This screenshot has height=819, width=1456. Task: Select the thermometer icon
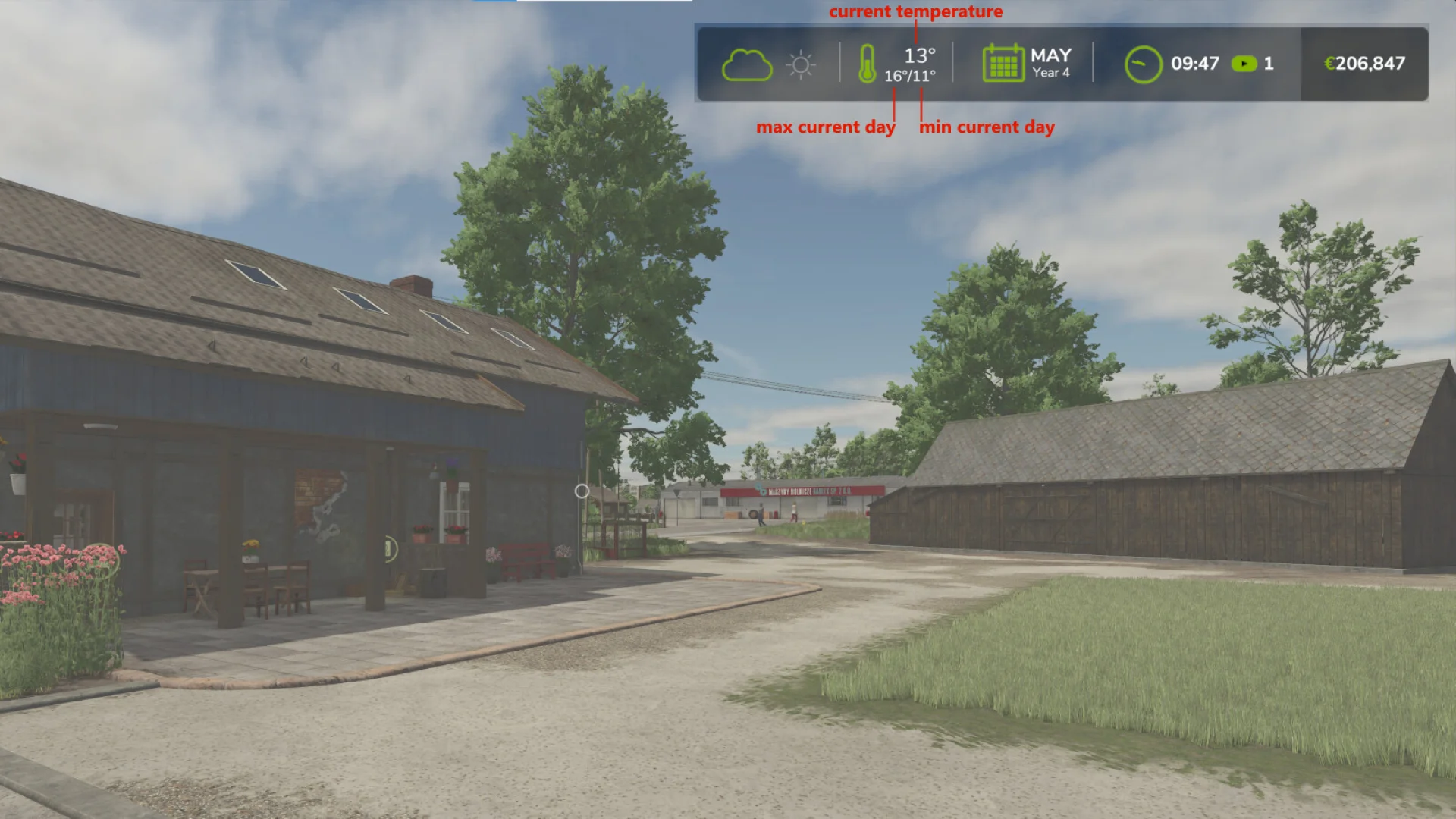point(867,64)
